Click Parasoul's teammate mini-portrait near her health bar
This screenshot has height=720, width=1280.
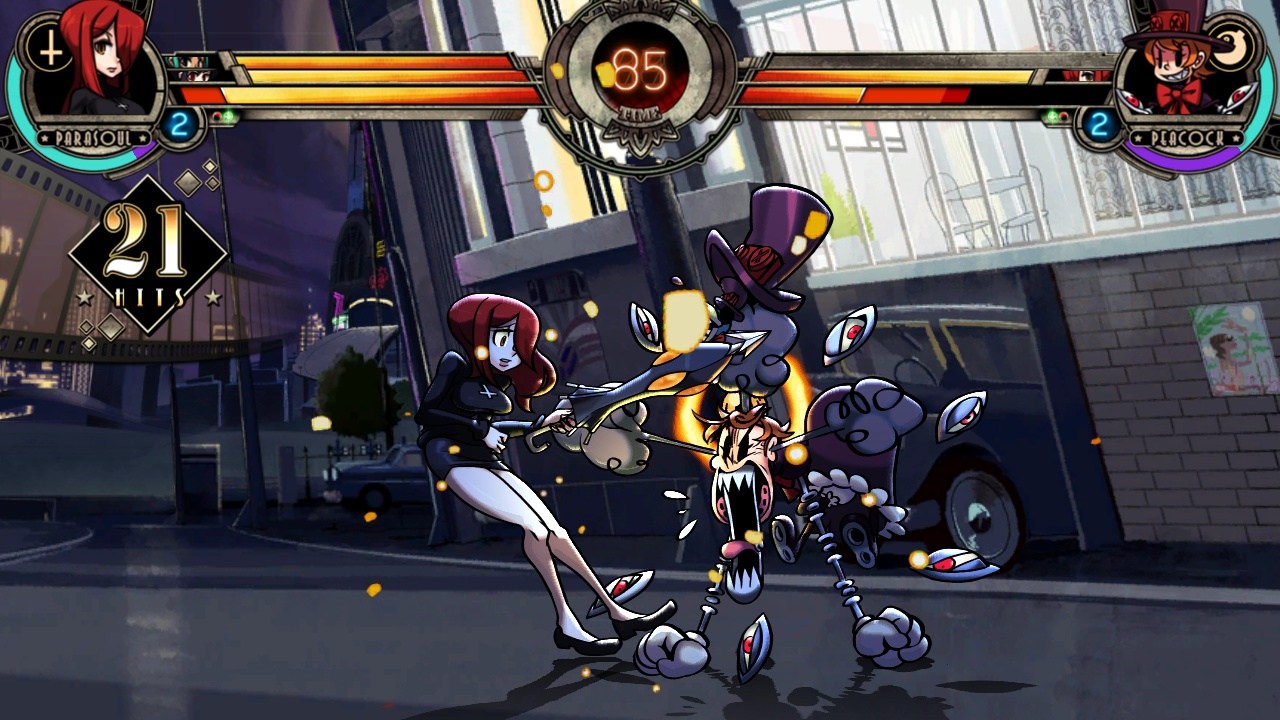pyautogui.click(x=189, y=62)
